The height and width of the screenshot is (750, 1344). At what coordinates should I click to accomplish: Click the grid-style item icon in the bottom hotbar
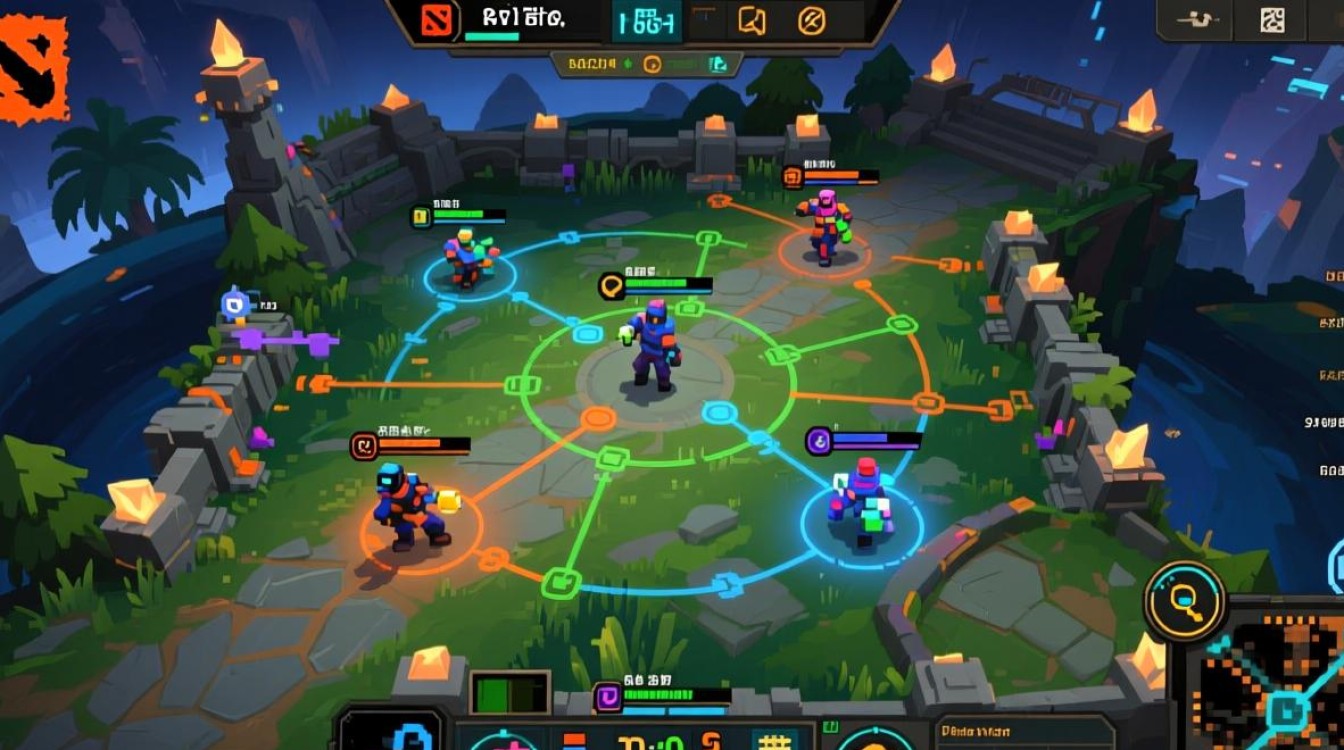pyautogui.click(x=775, y=742)
